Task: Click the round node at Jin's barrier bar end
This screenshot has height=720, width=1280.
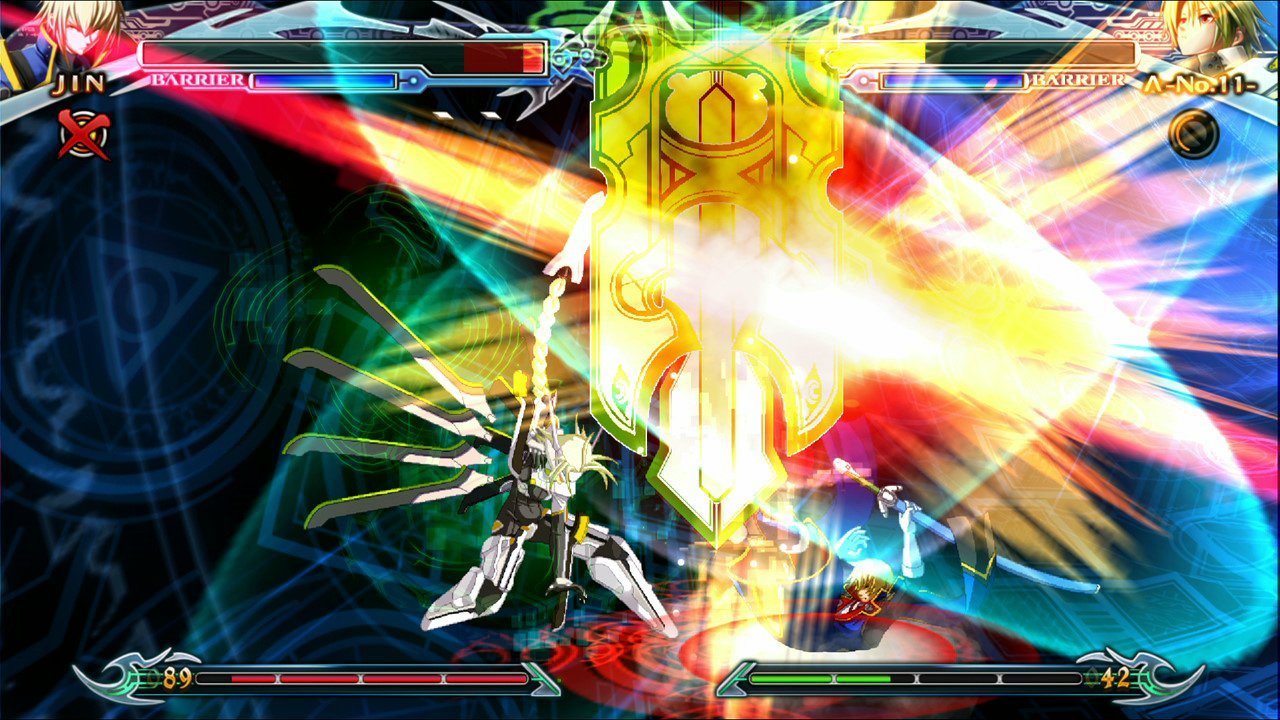Action: click(x=412, y=80)
